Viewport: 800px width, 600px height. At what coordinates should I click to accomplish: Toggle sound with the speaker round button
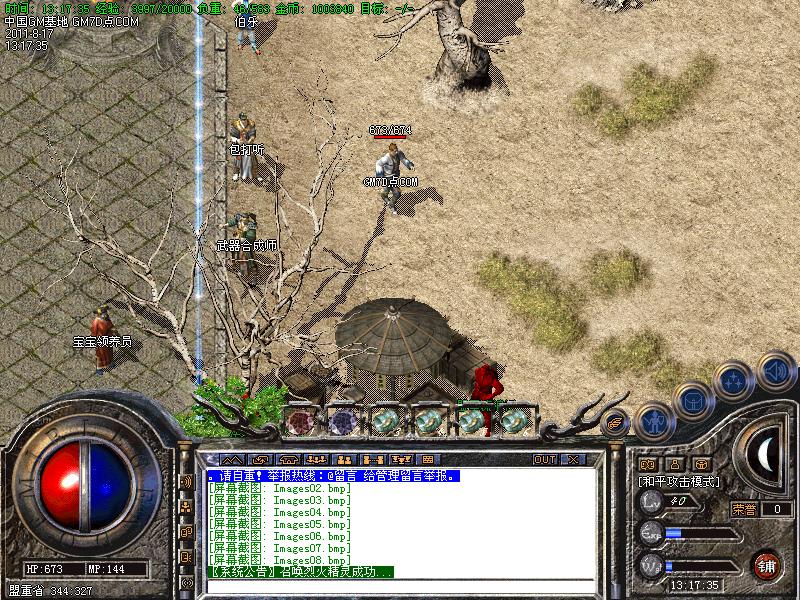[774, 373]
